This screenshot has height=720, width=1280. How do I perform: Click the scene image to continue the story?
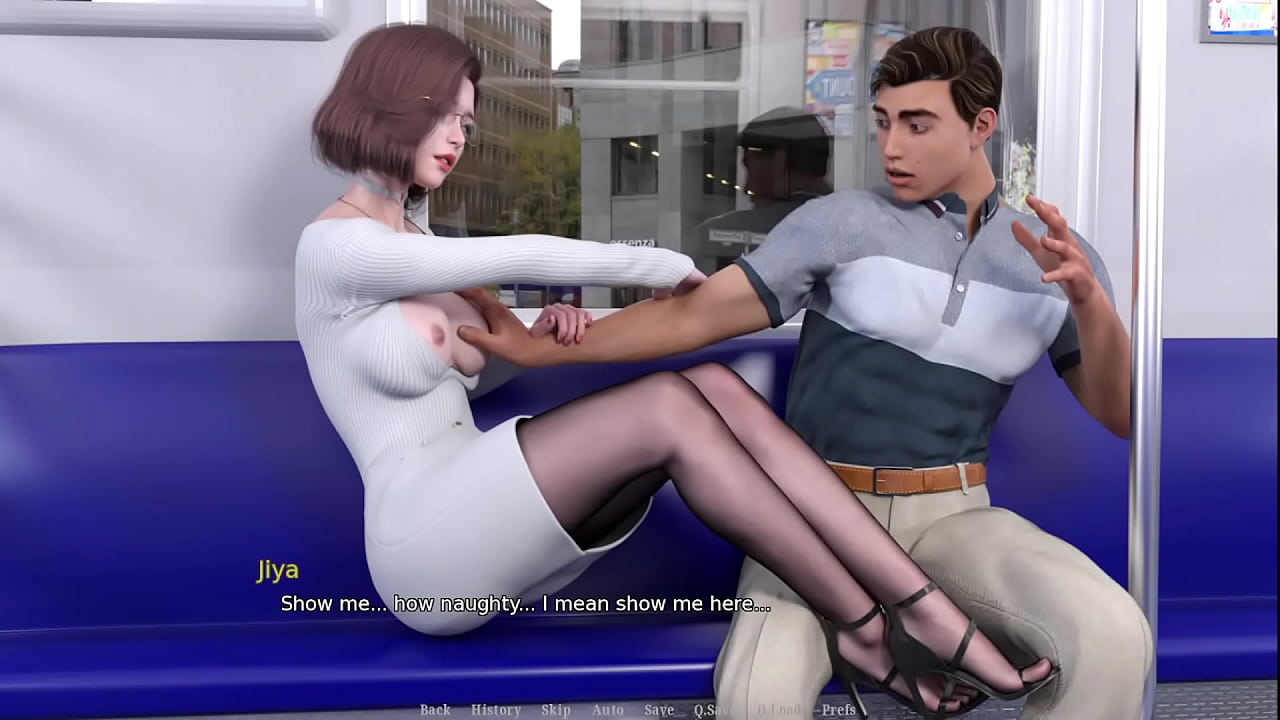(x=640, y=300)
